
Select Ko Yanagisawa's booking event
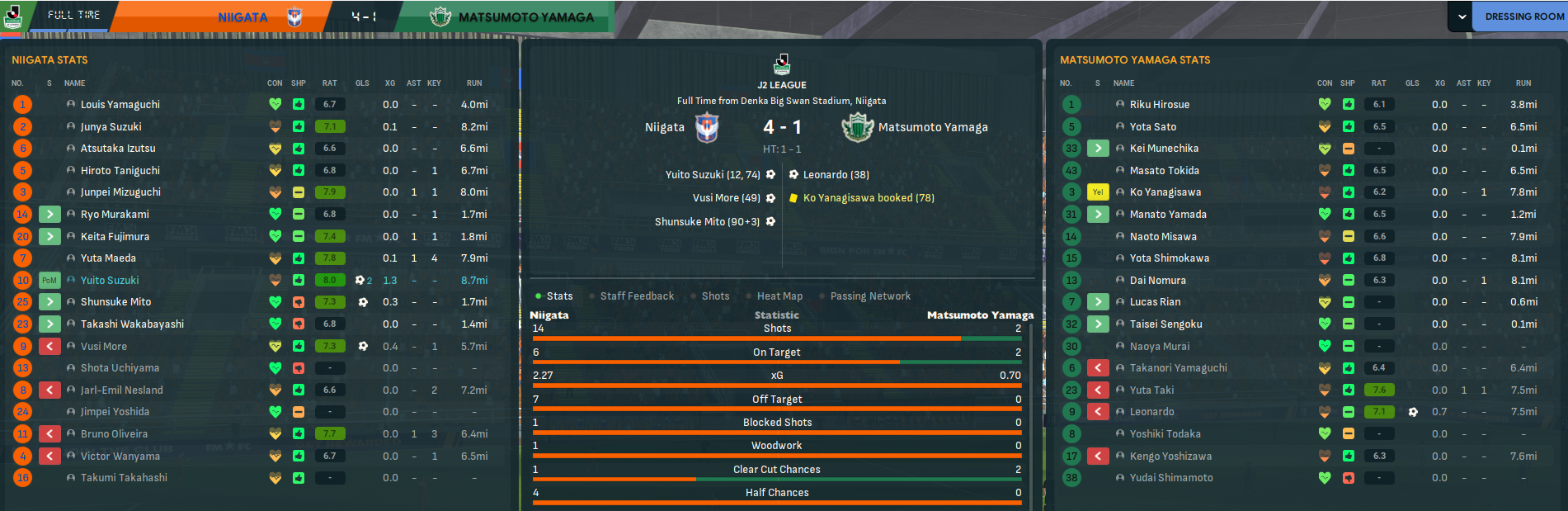click(x=869, y=198)
